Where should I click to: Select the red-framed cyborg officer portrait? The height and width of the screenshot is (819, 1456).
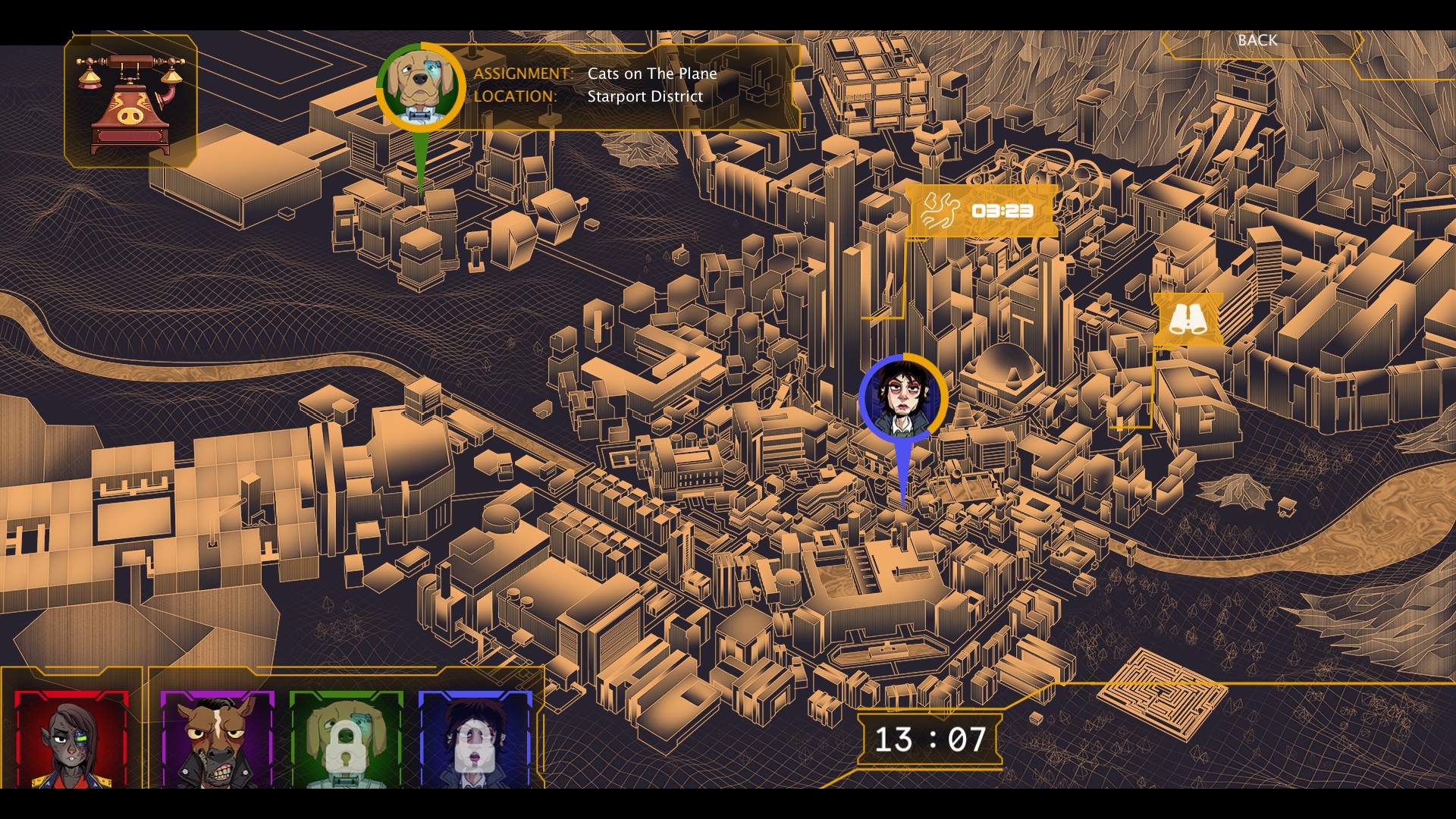click(72, 739)
